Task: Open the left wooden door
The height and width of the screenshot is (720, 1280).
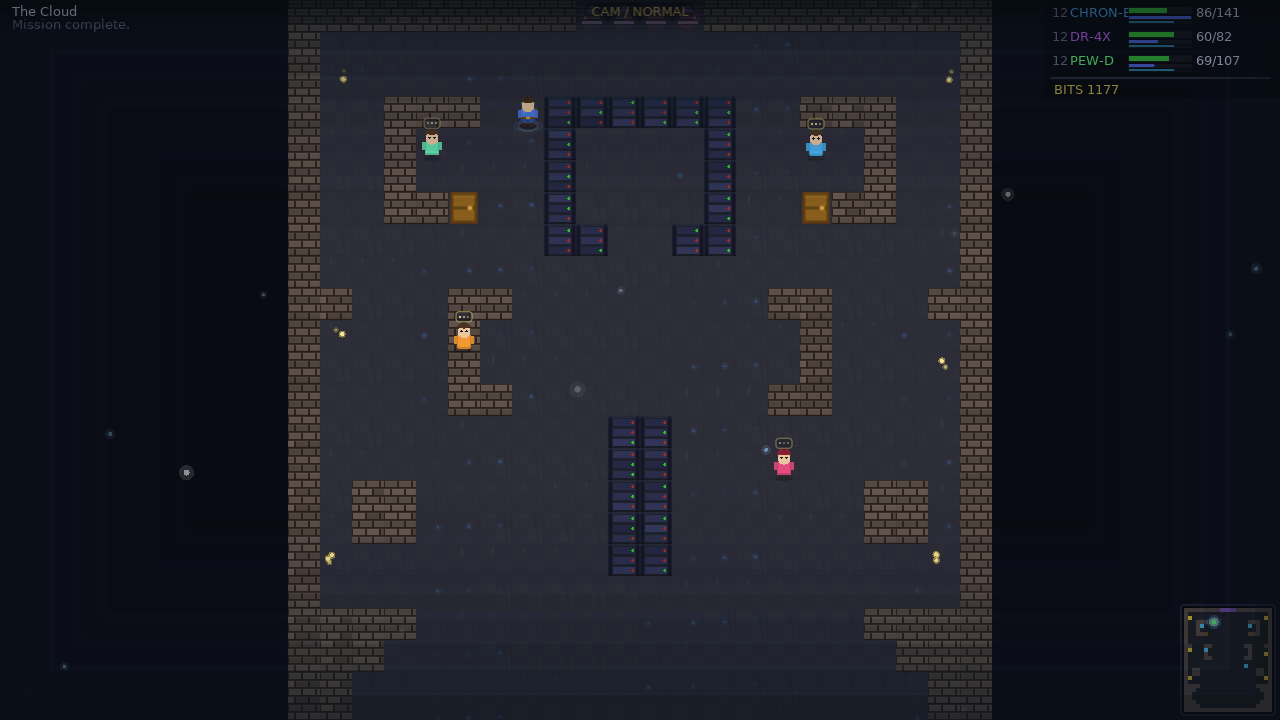Action: coord(464,208)
